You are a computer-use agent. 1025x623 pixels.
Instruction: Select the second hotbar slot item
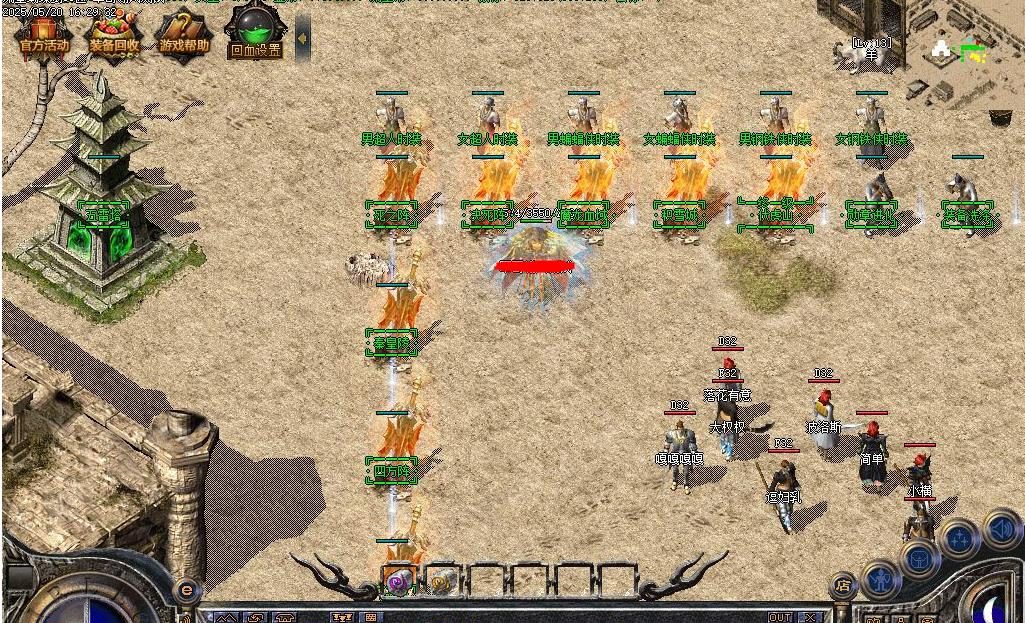coord(442,582)
